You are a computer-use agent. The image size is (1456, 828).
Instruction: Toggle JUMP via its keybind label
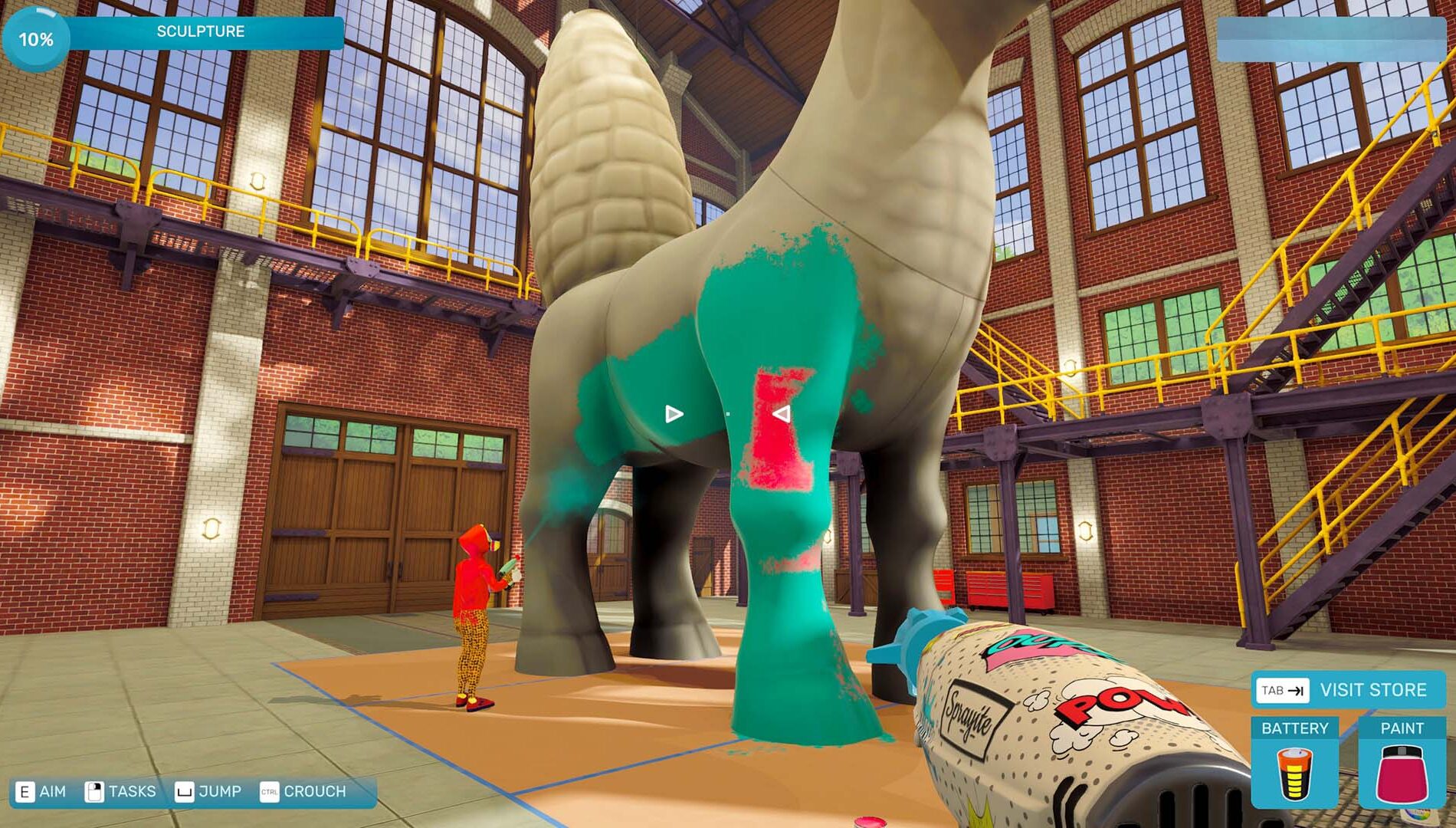coord(221,790)
